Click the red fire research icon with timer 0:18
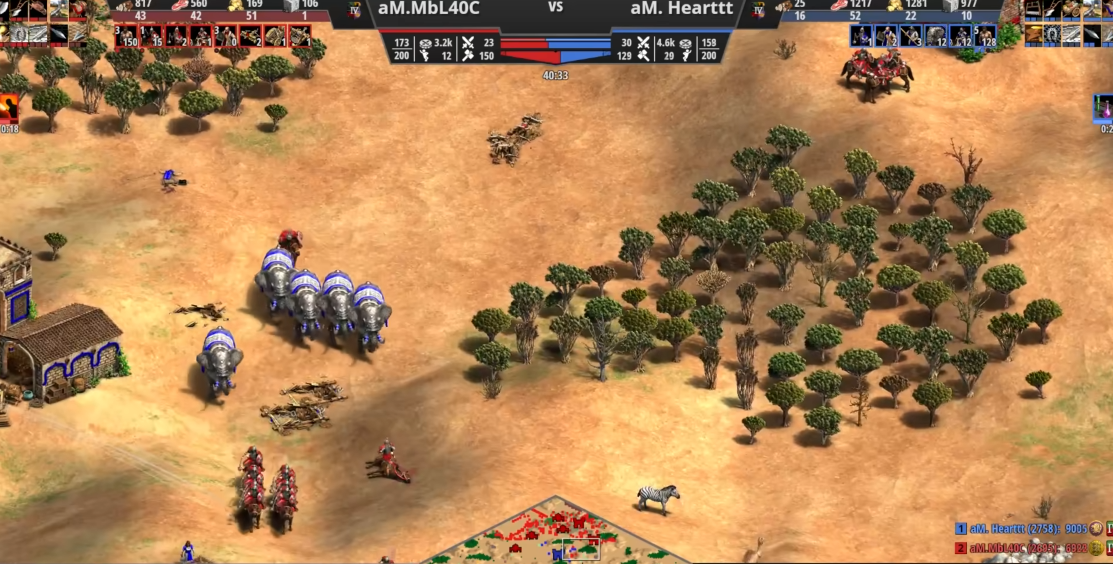 [x=9, y=108]
